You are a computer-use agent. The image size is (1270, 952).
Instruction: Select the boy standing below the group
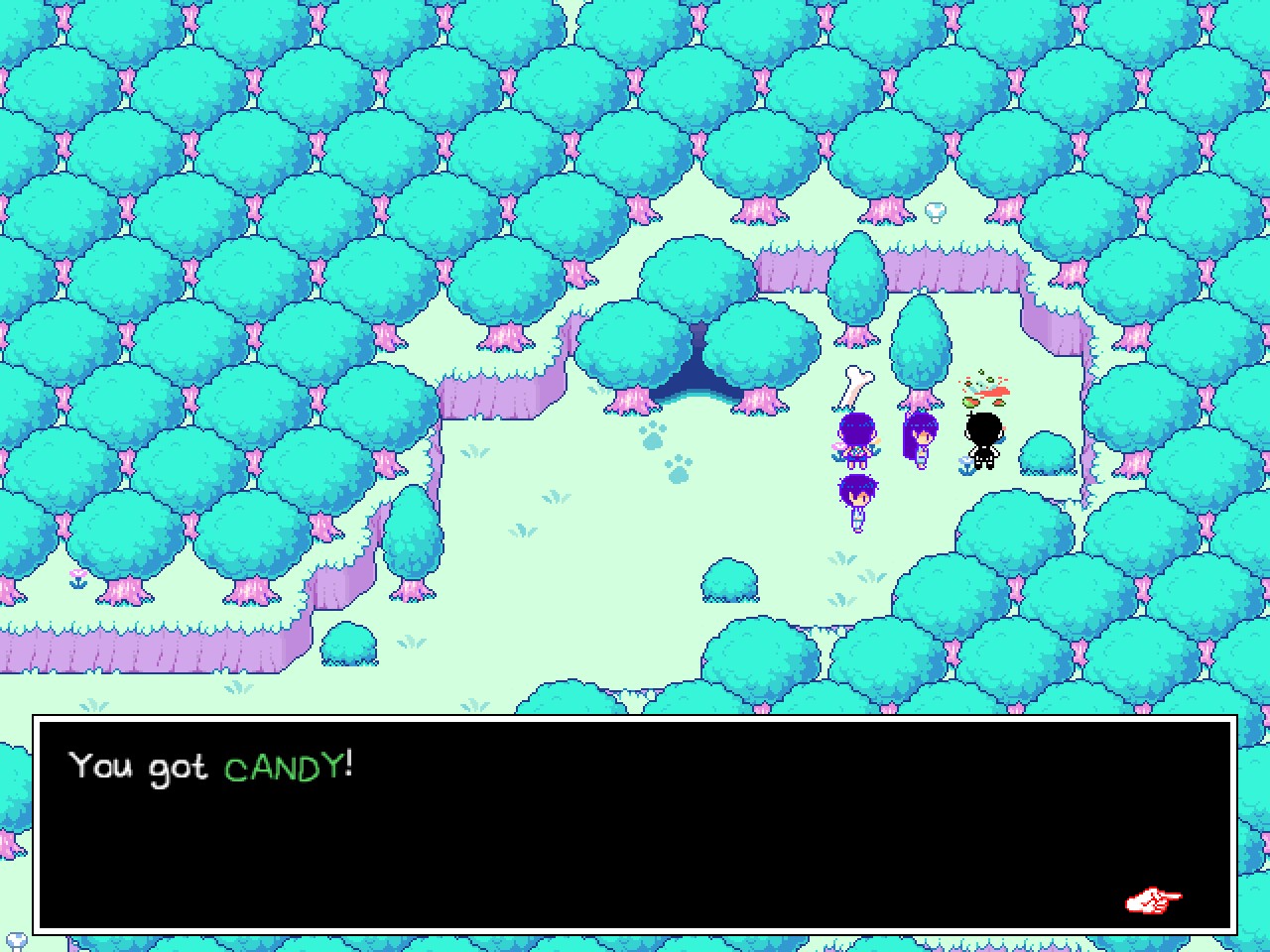click(855, 496)
